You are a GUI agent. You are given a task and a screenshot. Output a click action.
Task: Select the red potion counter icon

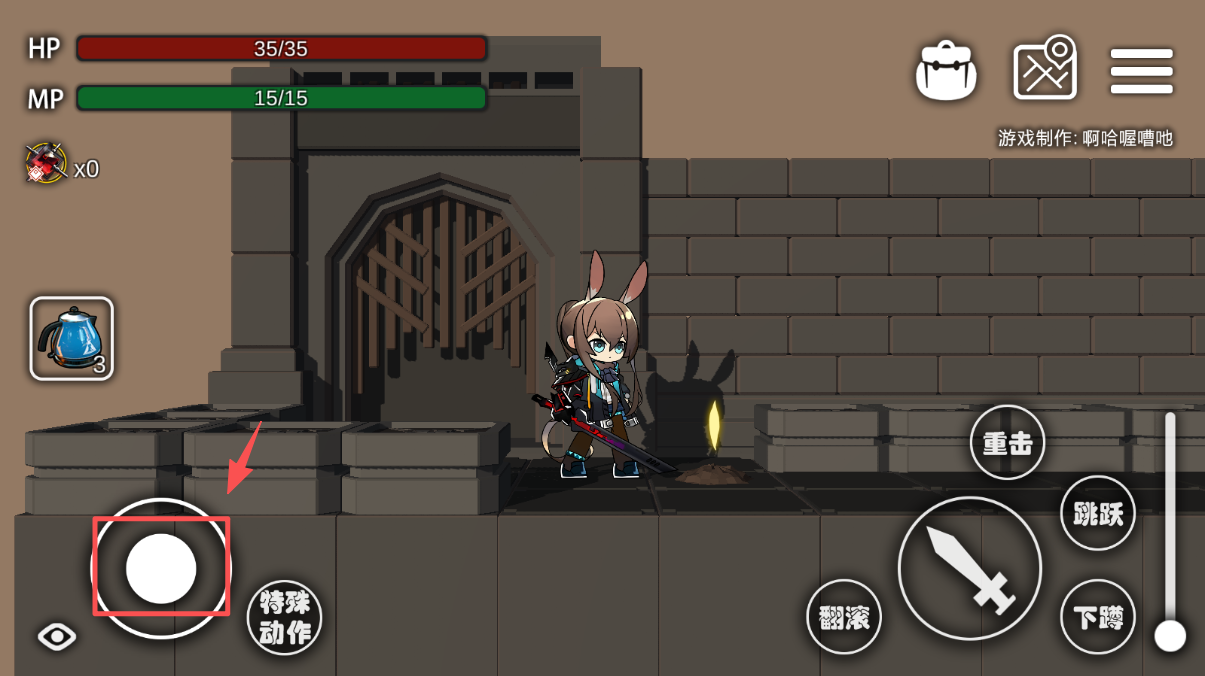pos(46,163)
